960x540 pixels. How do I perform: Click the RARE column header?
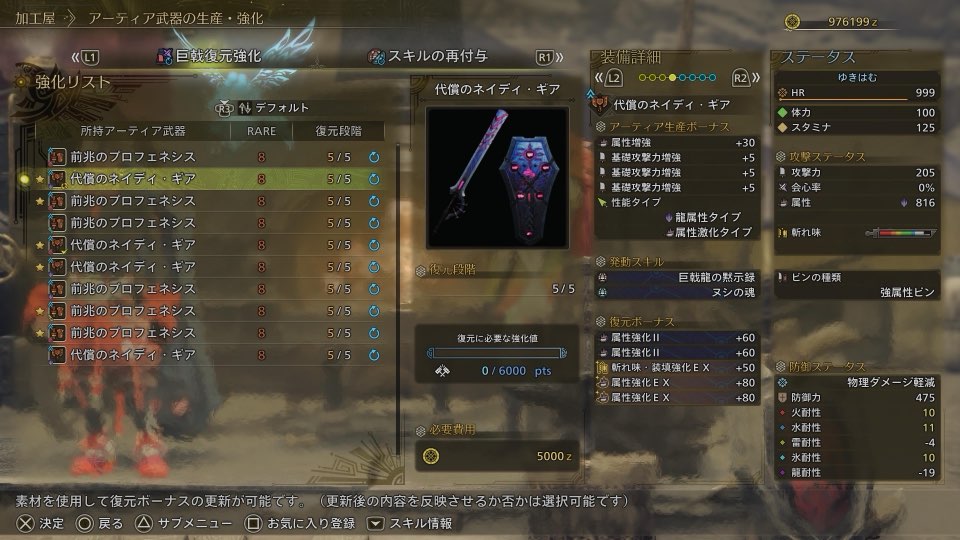(261, 131)
